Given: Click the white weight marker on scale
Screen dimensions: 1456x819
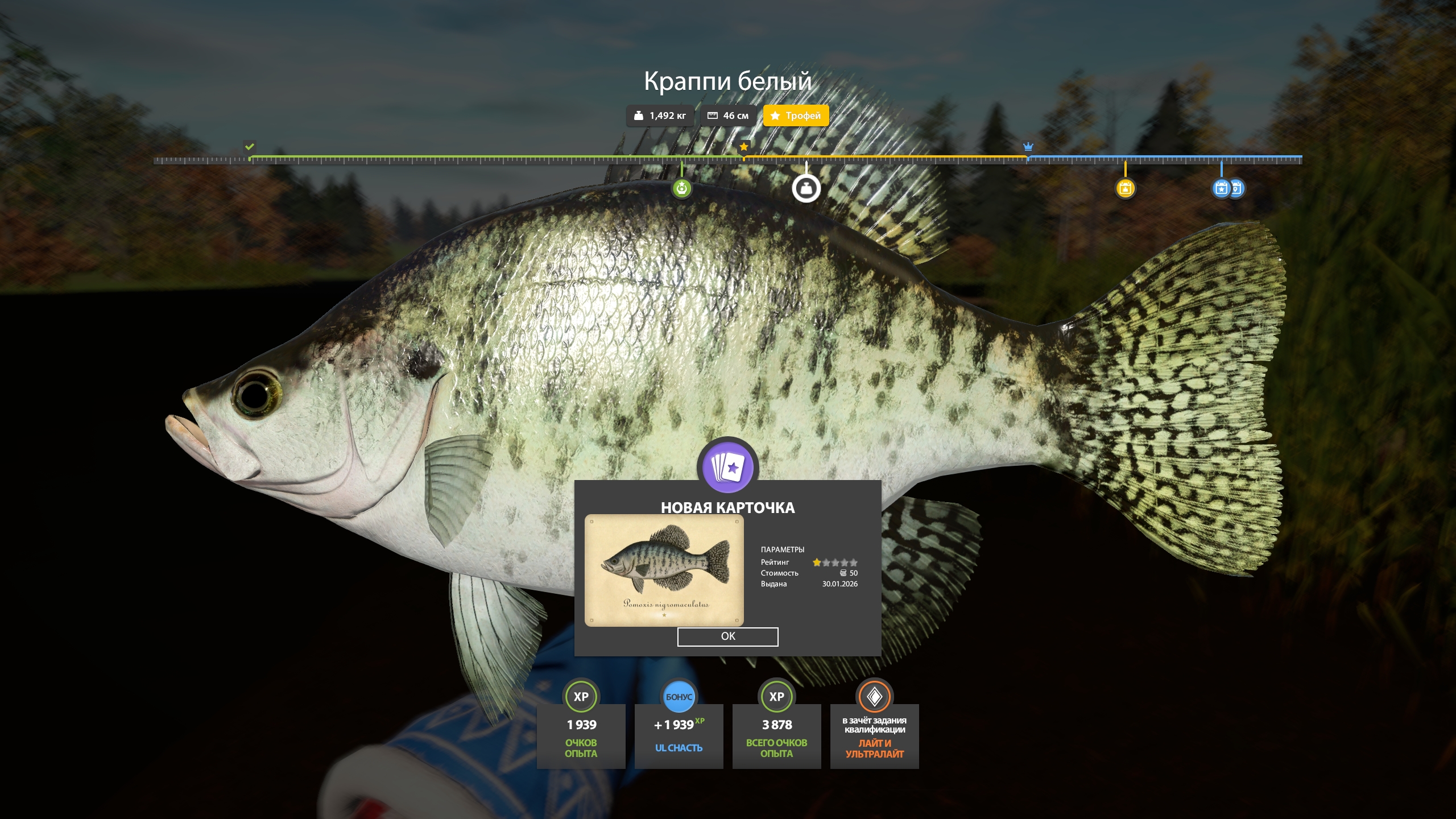Looking at the screenshot, I should click(806, 188).
